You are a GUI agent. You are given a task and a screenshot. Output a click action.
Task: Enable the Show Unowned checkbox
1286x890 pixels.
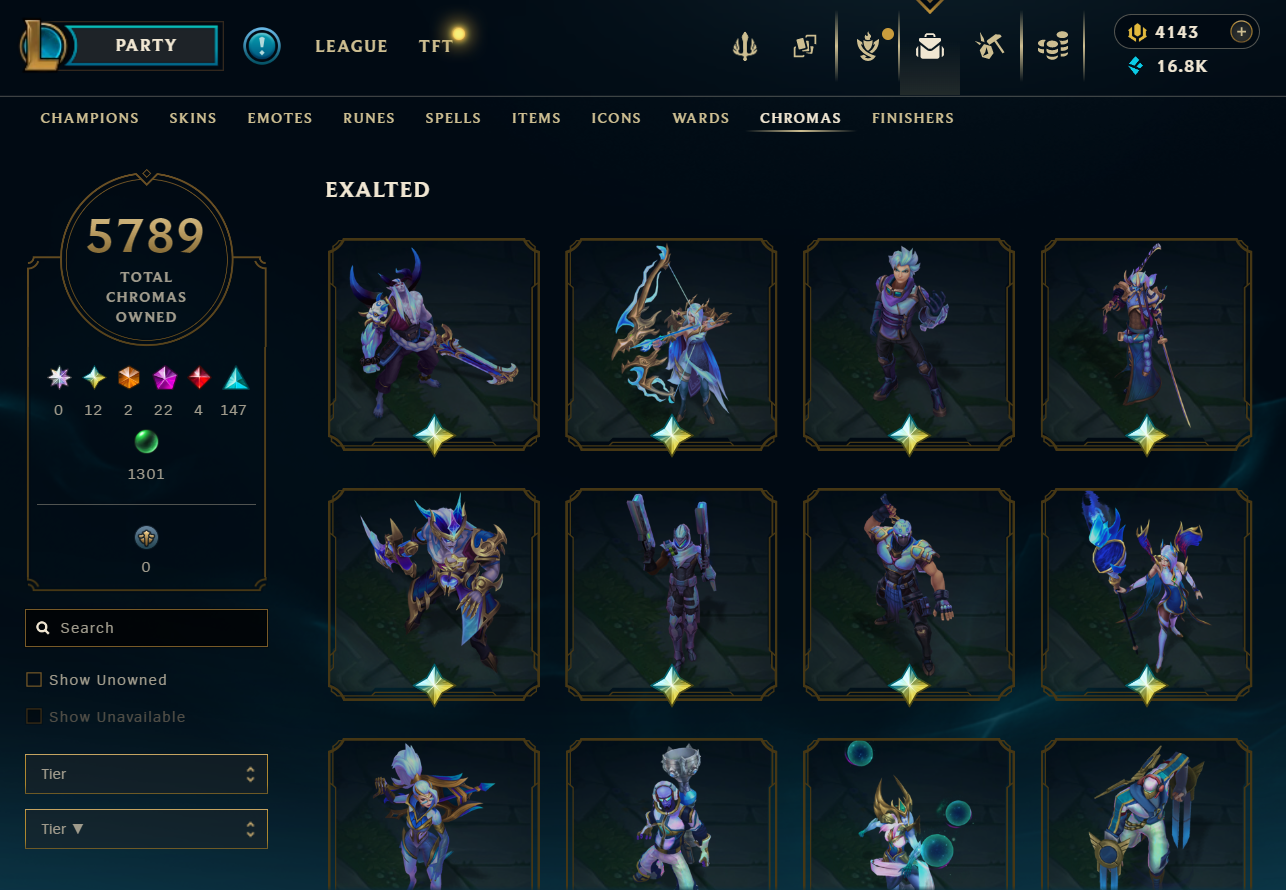click(x=33, y=679)
